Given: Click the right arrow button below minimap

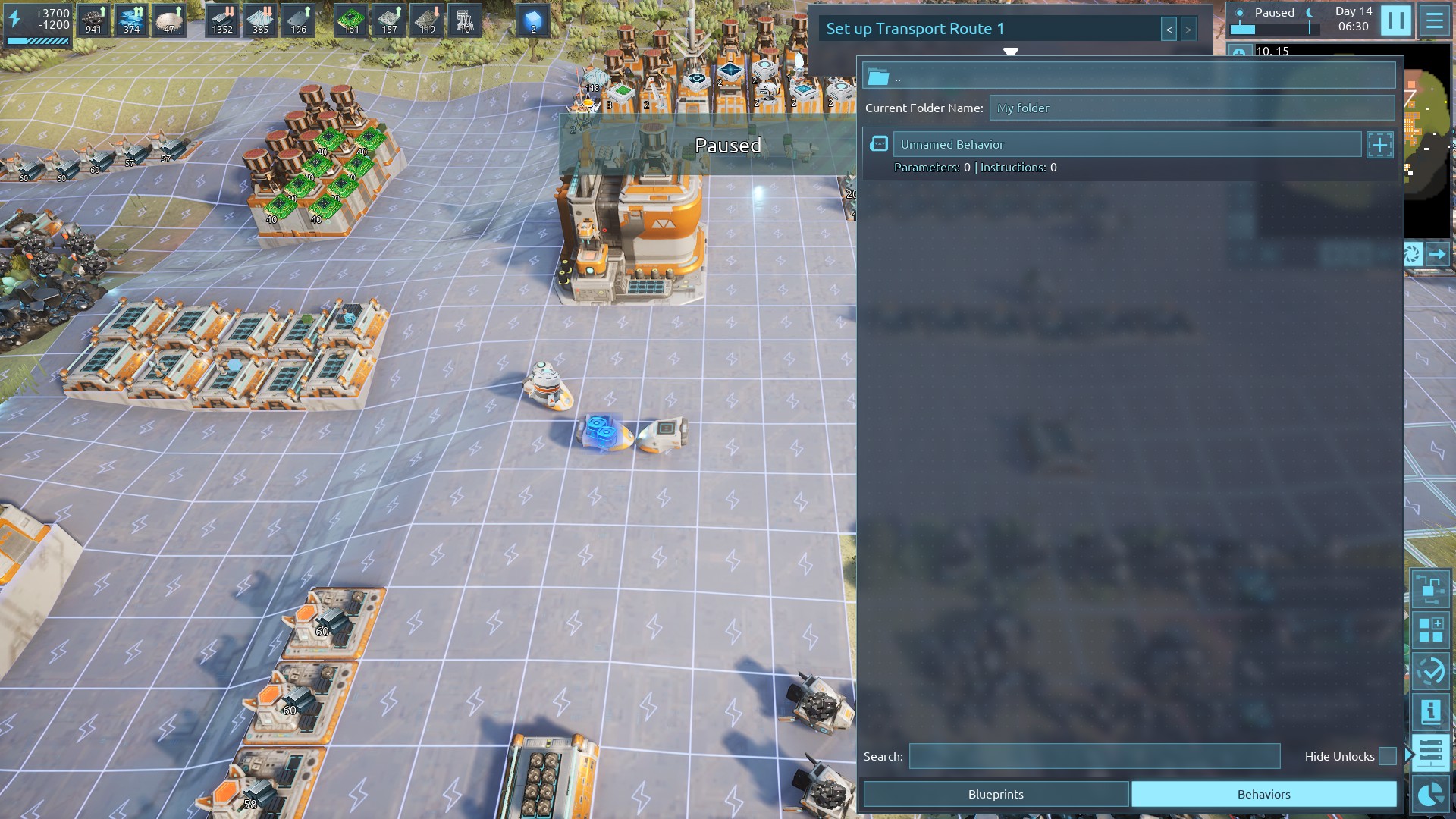Looking at the screenshot, I should pos(1437,254).
